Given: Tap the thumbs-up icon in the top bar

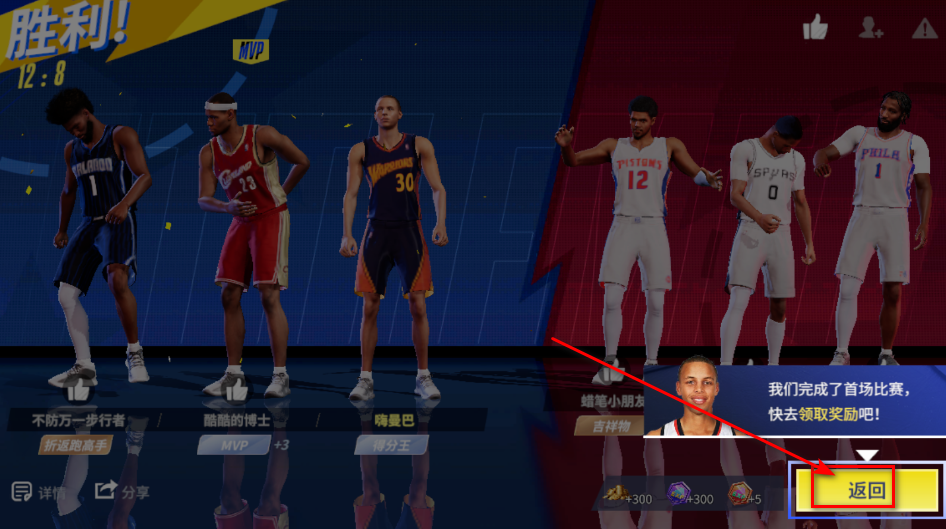Looking at the screenshot, I should 815,29.
